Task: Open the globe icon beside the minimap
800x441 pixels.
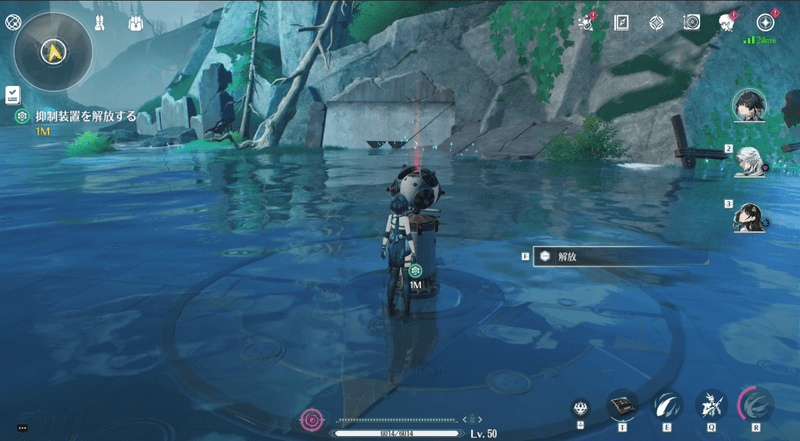Action: (x=13, y=20)
